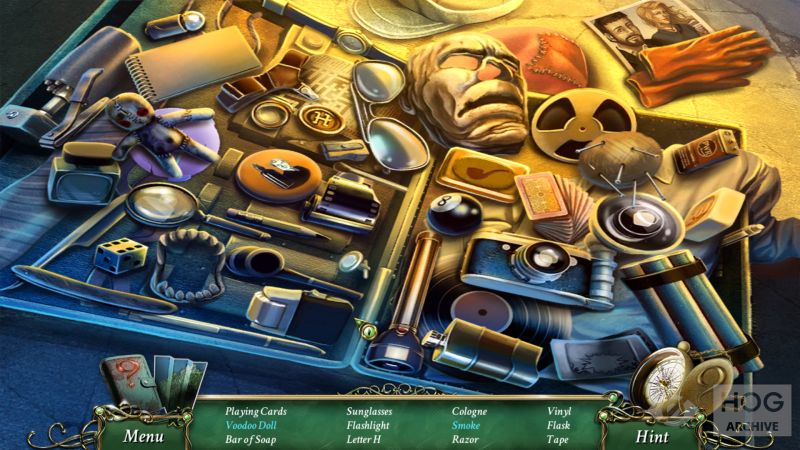Viewport: 800px width, 450px height.
Task: Select the Letter H list entry
Action: click(x=364, y=439)
